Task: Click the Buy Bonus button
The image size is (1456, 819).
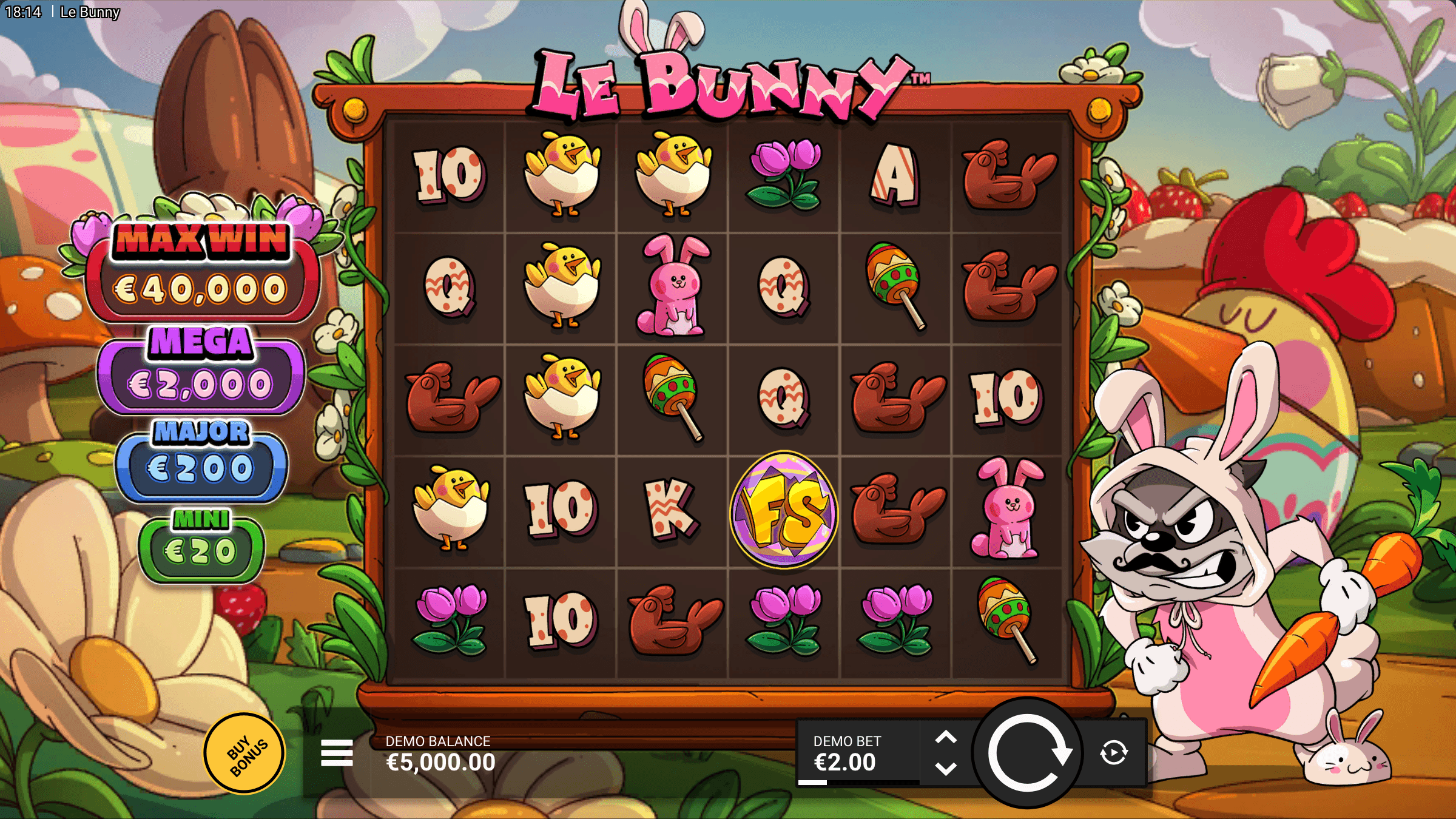Action: pos(243,751)
